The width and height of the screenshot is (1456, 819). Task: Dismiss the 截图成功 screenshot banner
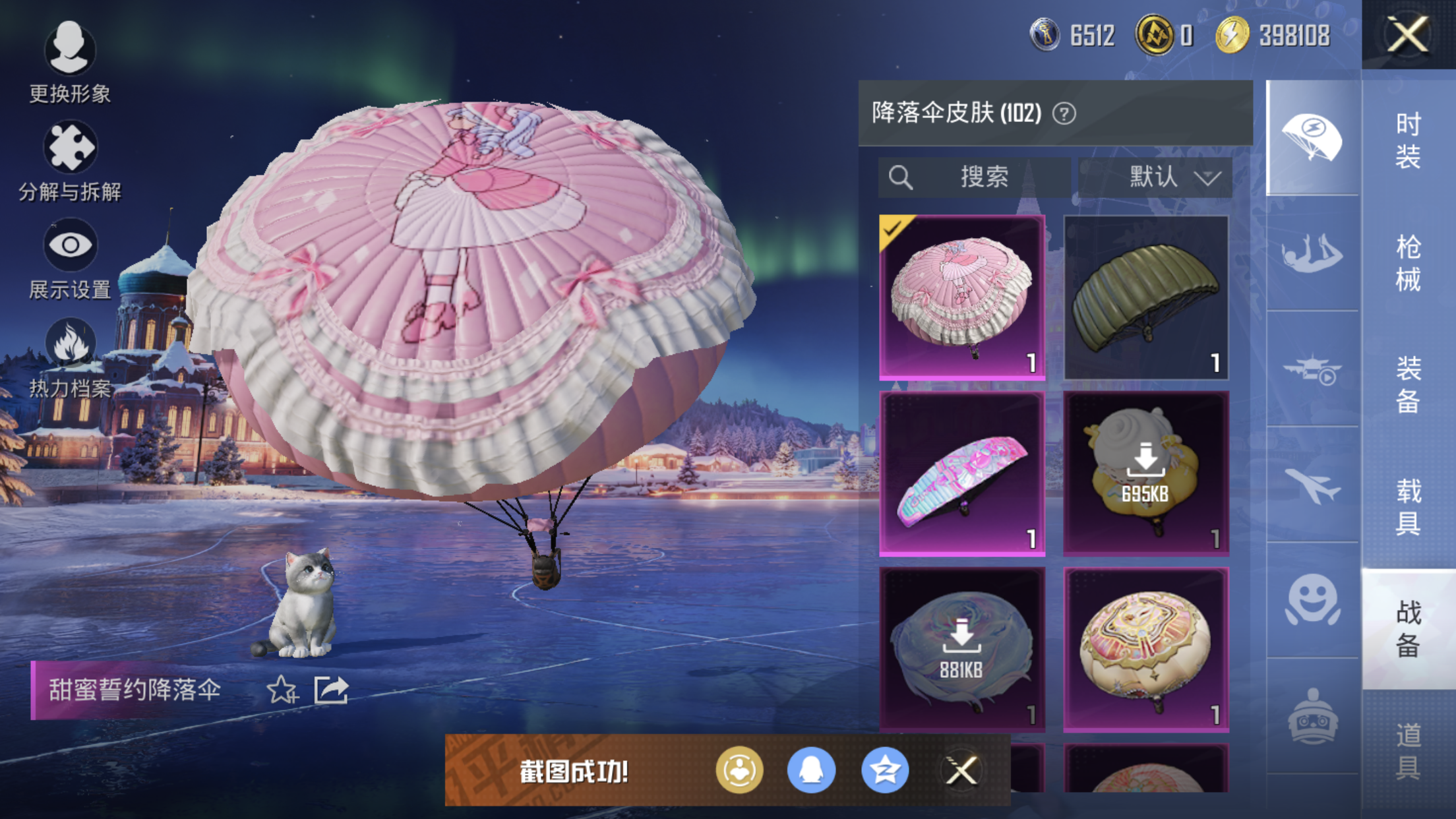click(x=961, y=770)
